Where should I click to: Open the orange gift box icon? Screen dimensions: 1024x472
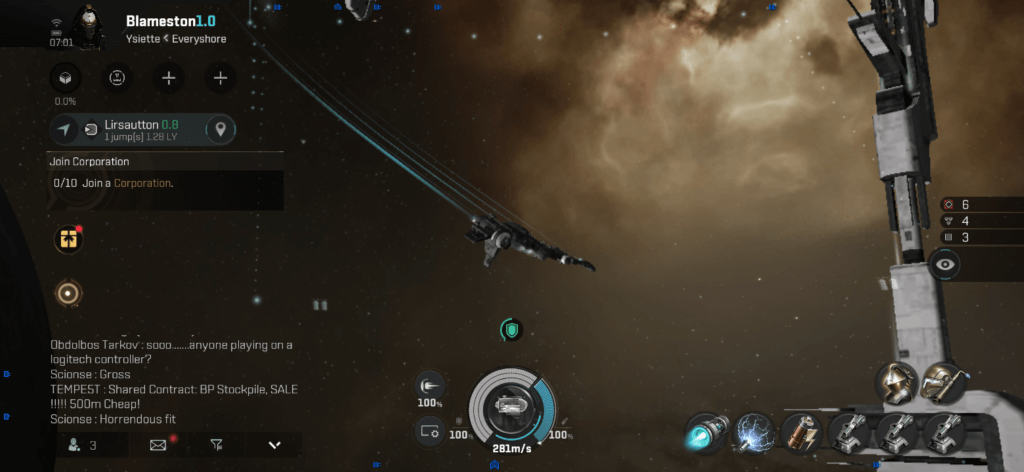[x=69, y=239]
